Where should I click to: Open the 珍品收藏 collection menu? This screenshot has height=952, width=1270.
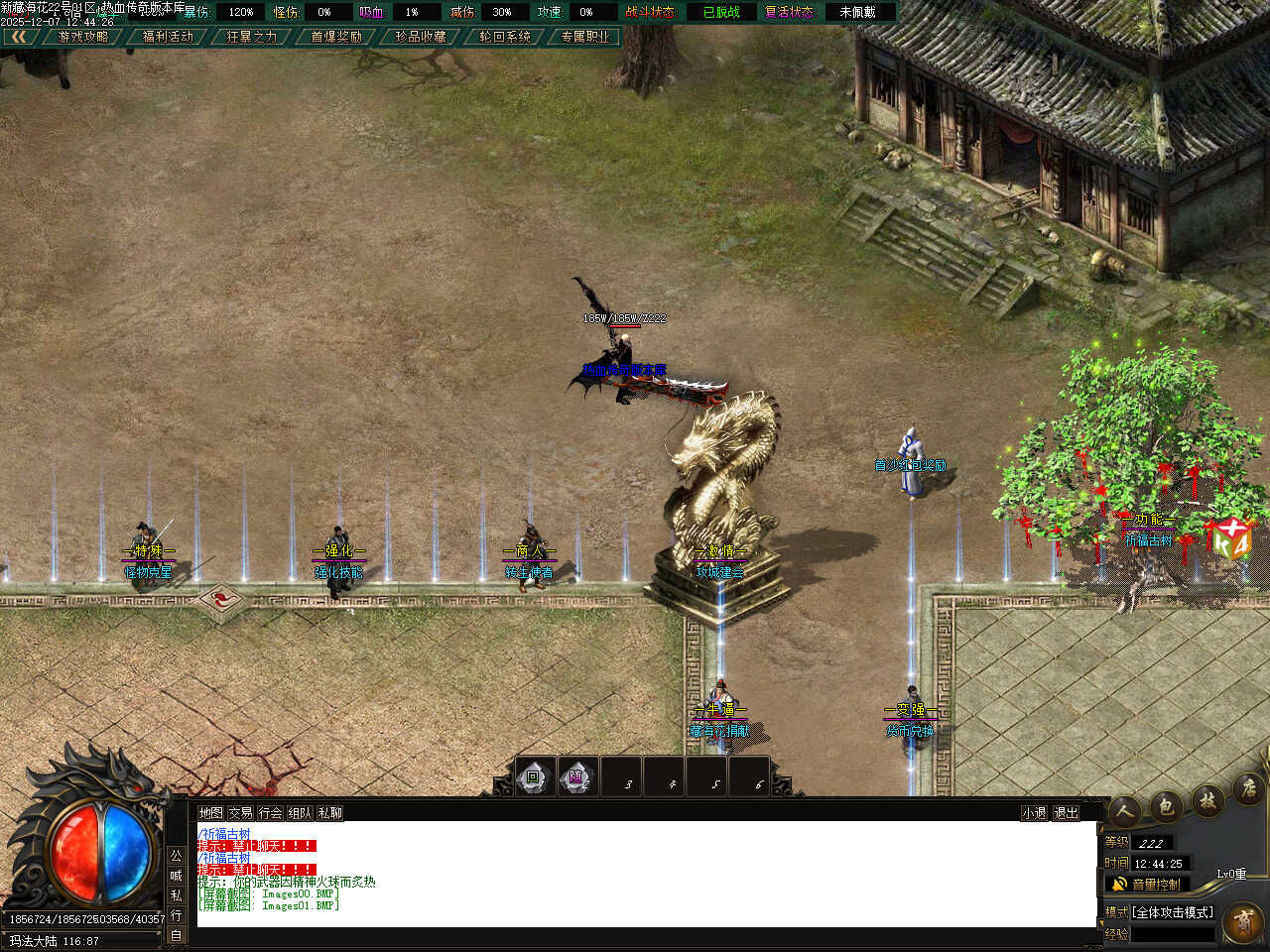421,37
